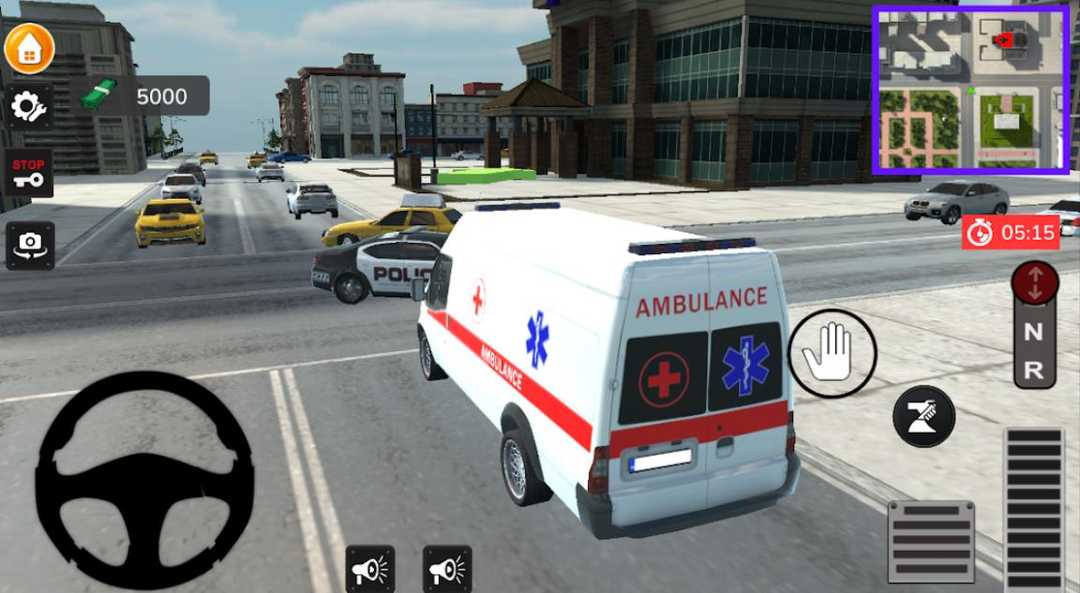Screen dimensions: 1080x593
Task: Open the gear and wrench settings
Action: tap(29, 105)
